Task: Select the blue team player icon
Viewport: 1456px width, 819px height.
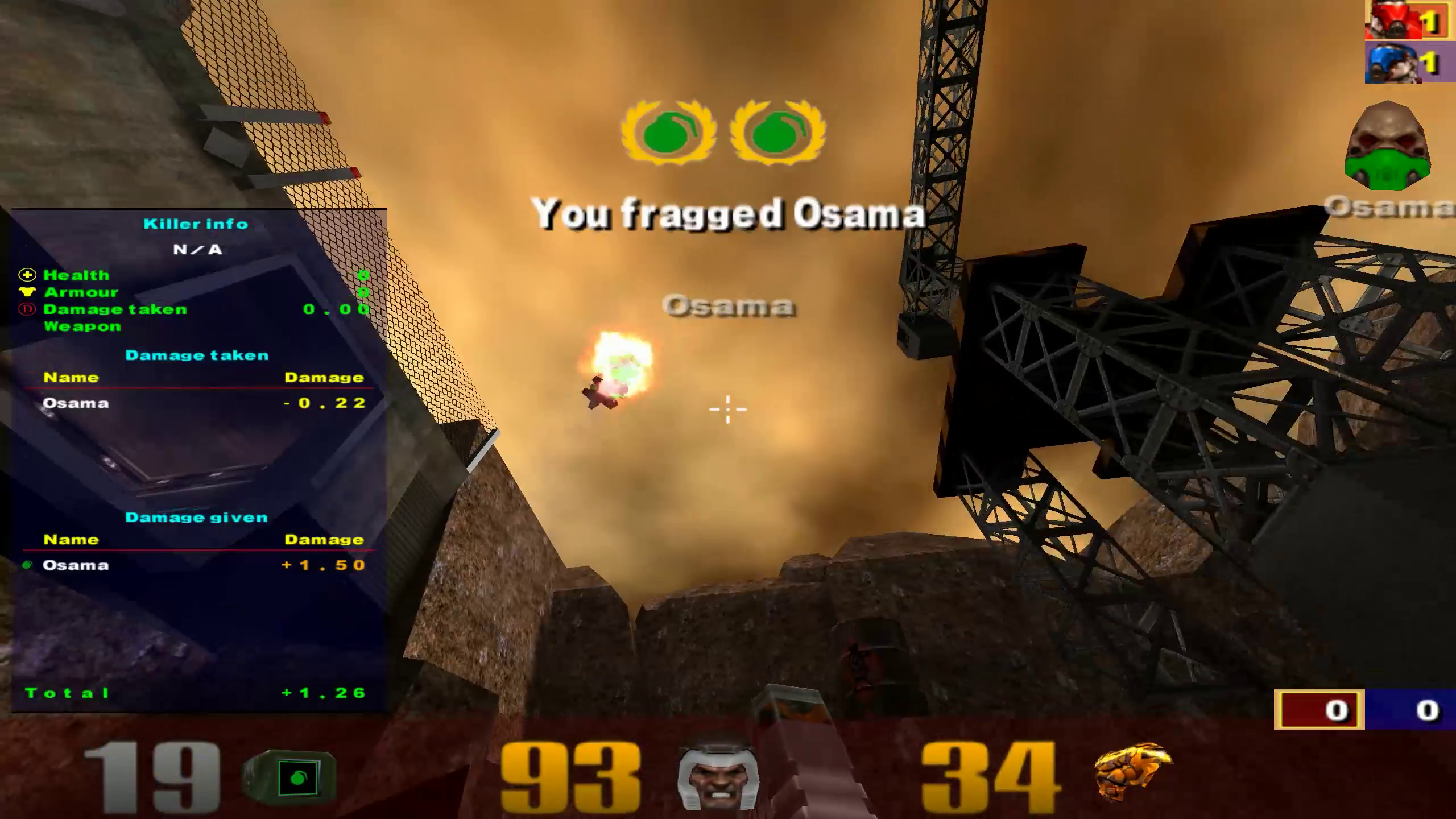Action: [1393, 63]
